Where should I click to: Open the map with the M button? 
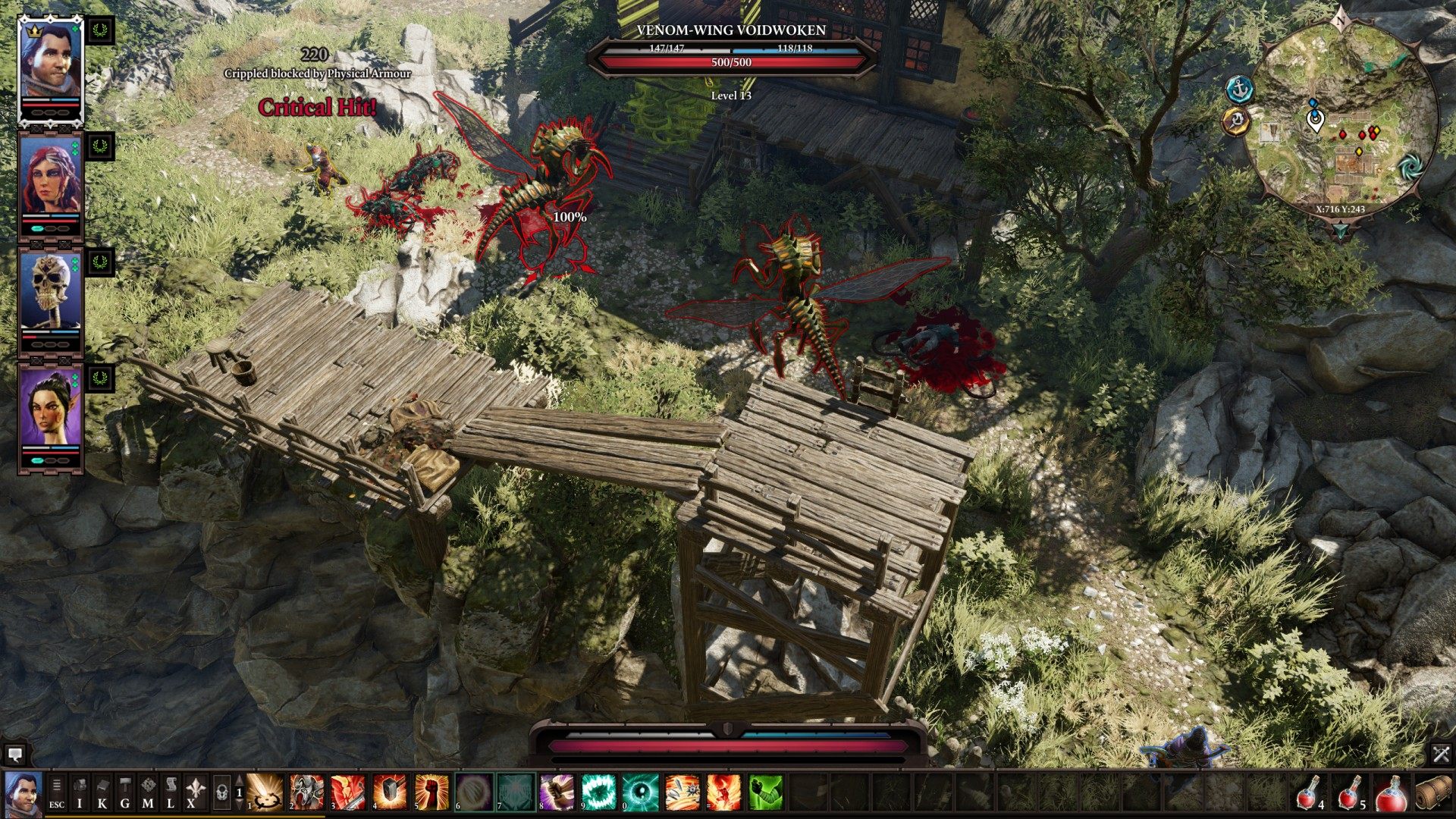pyautogui.click(x=148, y=792)
